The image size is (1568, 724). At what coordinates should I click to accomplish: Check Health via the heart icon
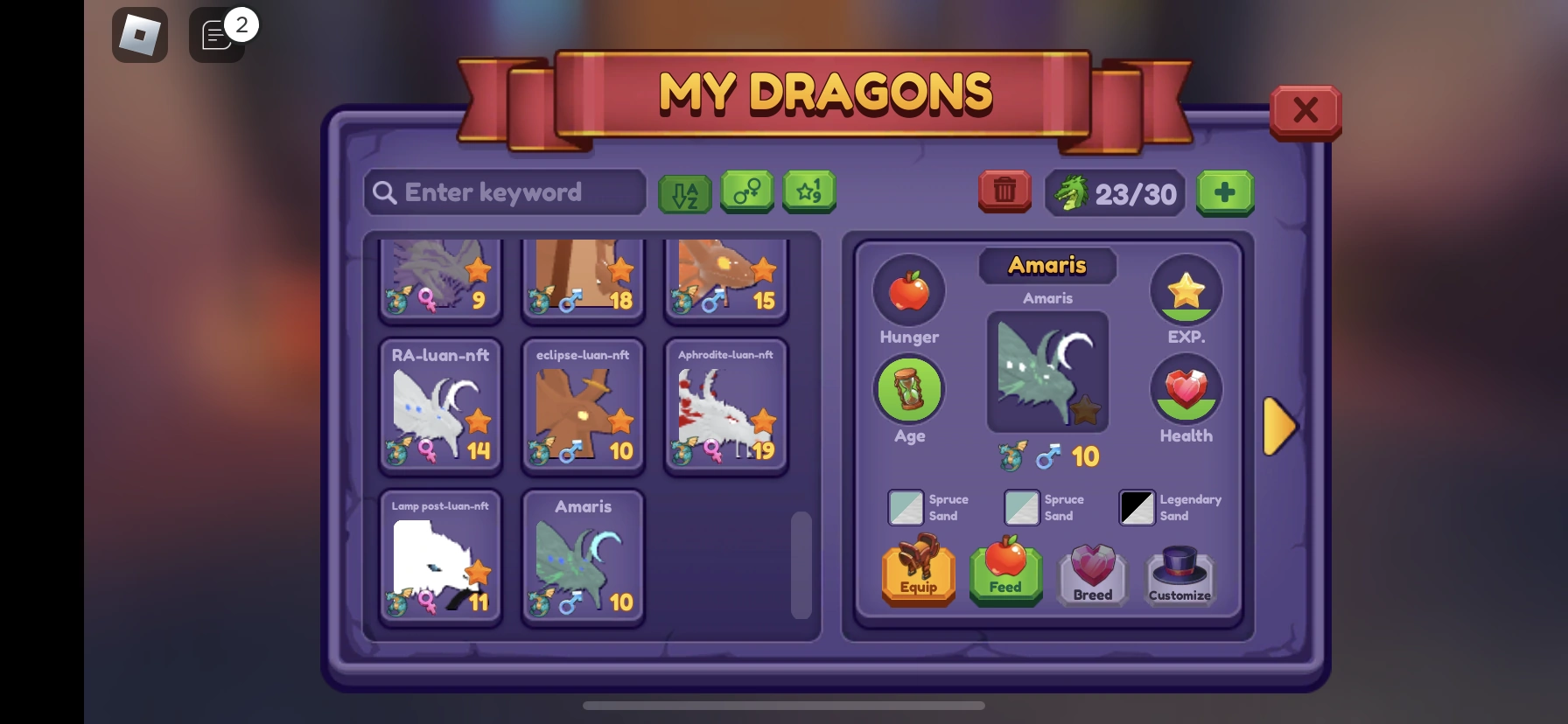1186,391
